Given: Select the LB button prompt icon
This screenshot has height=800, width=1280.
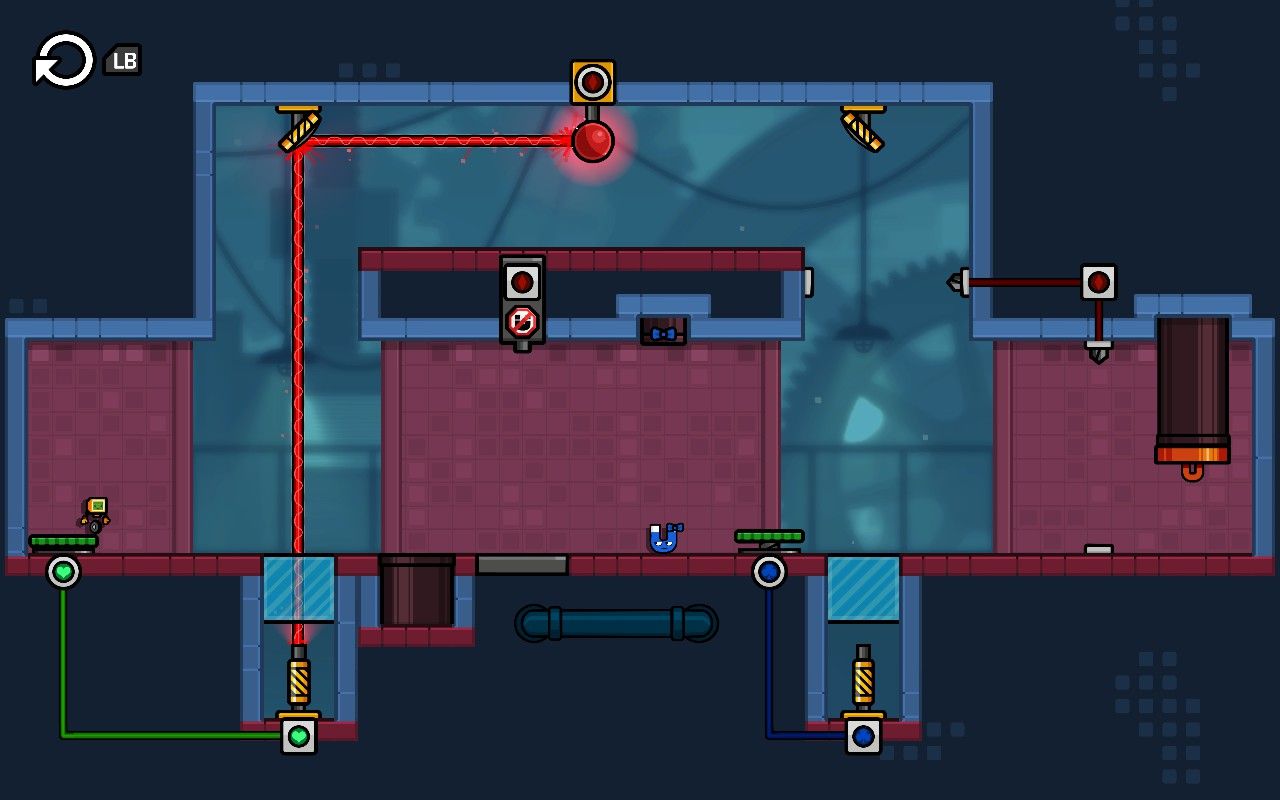Looking at the screenshot, I should pos(122,60).
